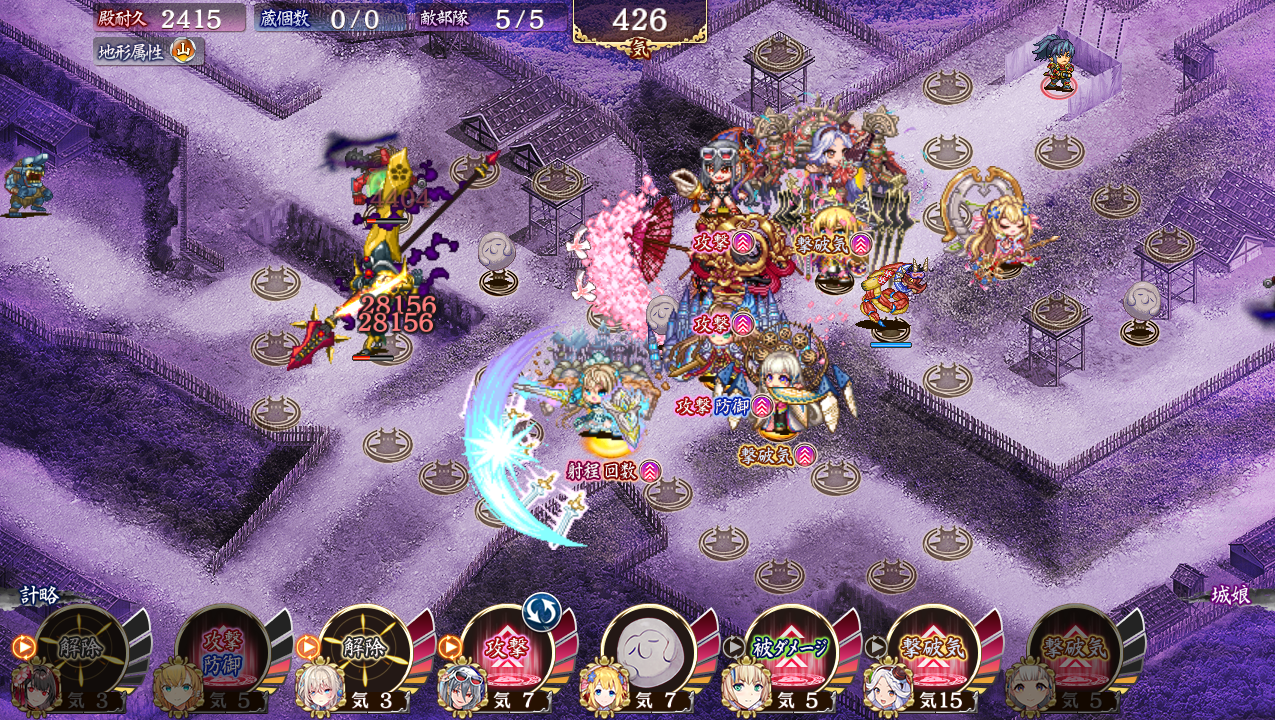Switch to the 計略 tab
This screenshot has height=720, width=1275.
pyautogui.click(x=40, y=596)
